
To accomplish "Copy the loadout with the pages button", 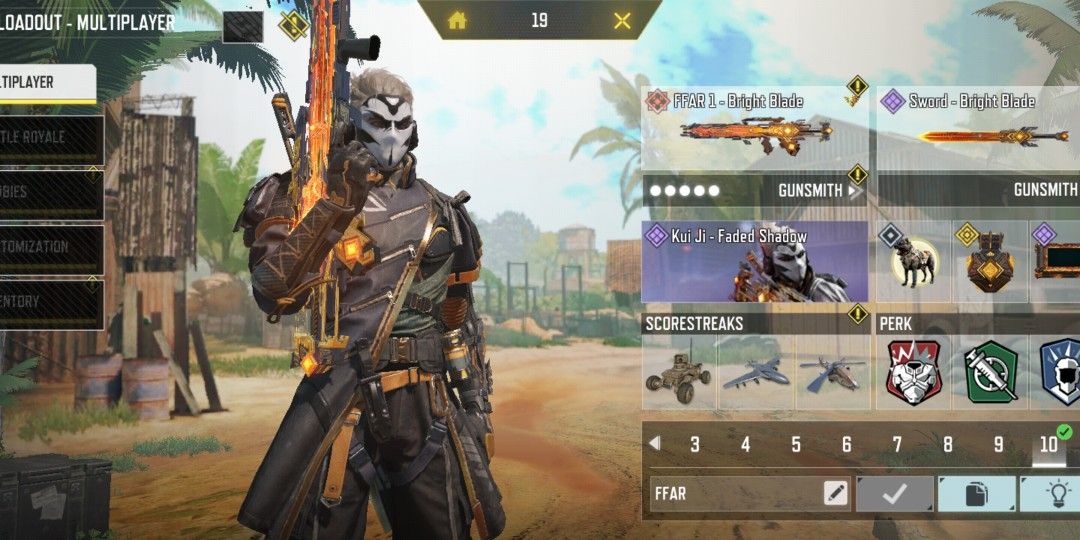I will click(976, 493).
